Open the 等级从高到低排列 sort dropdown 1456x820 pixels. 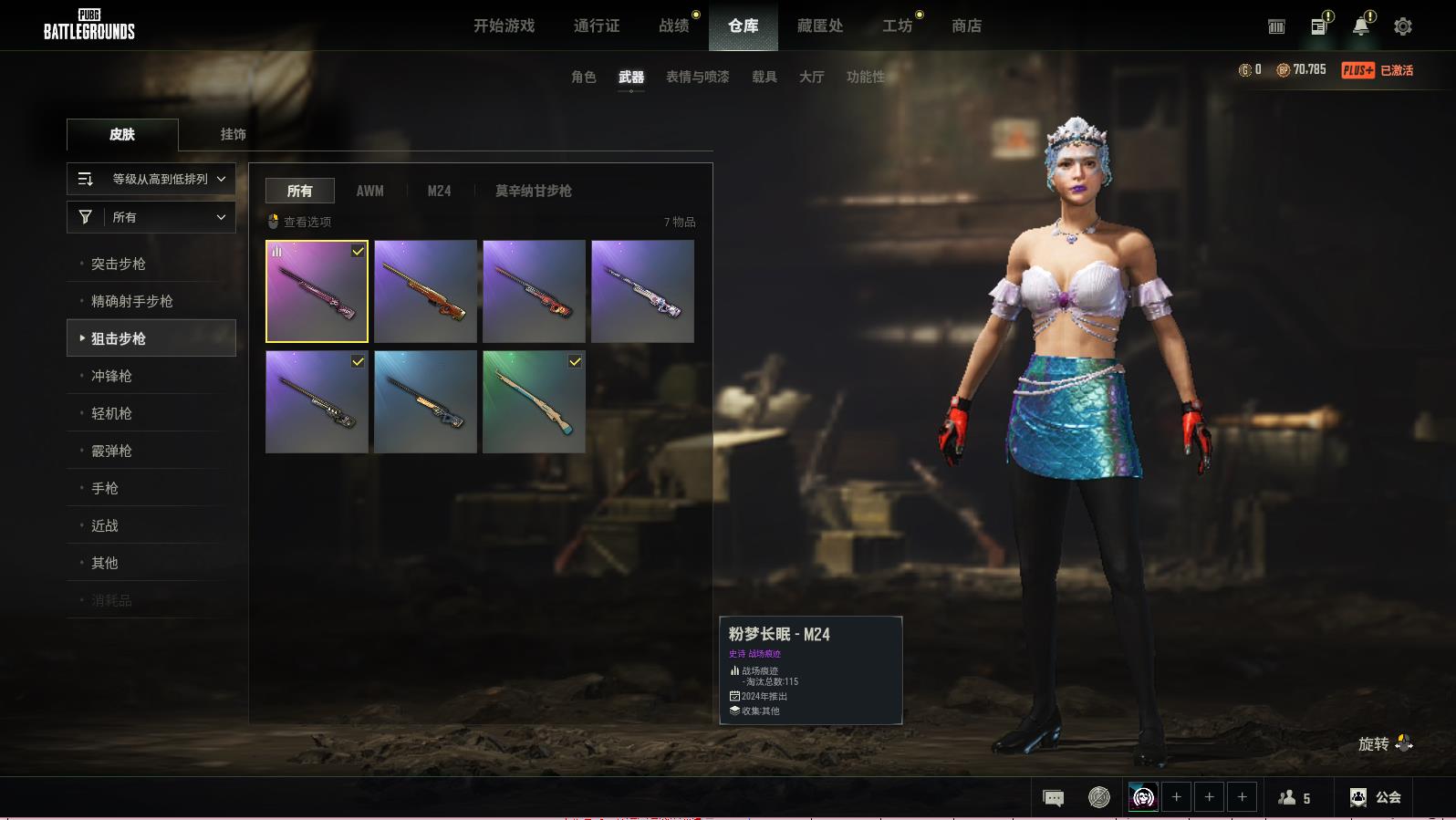point(151,179)
